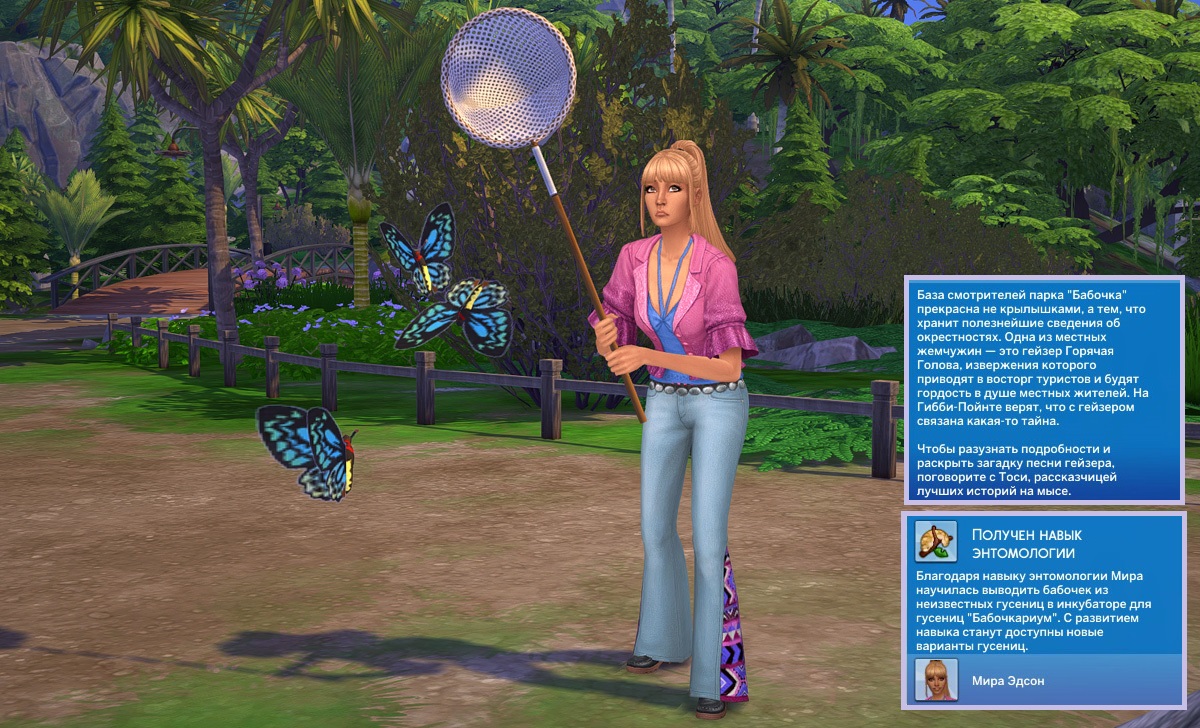The image size is (1200, 728).
Task: Select Мира Эдсон's portrait in the notification
Action: pyautogui.click(x=936, y=680)
